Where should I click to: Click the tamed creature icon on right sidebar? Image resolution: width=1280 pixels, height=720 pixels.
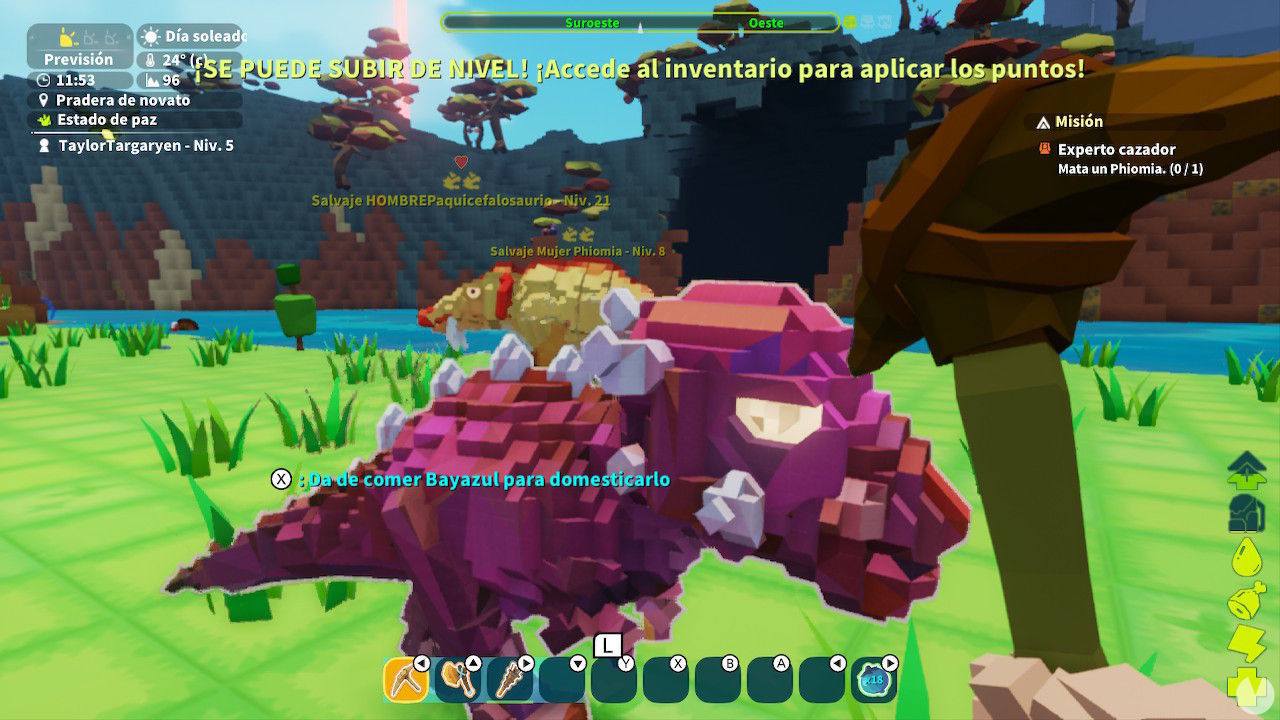tap(1245, 510)
